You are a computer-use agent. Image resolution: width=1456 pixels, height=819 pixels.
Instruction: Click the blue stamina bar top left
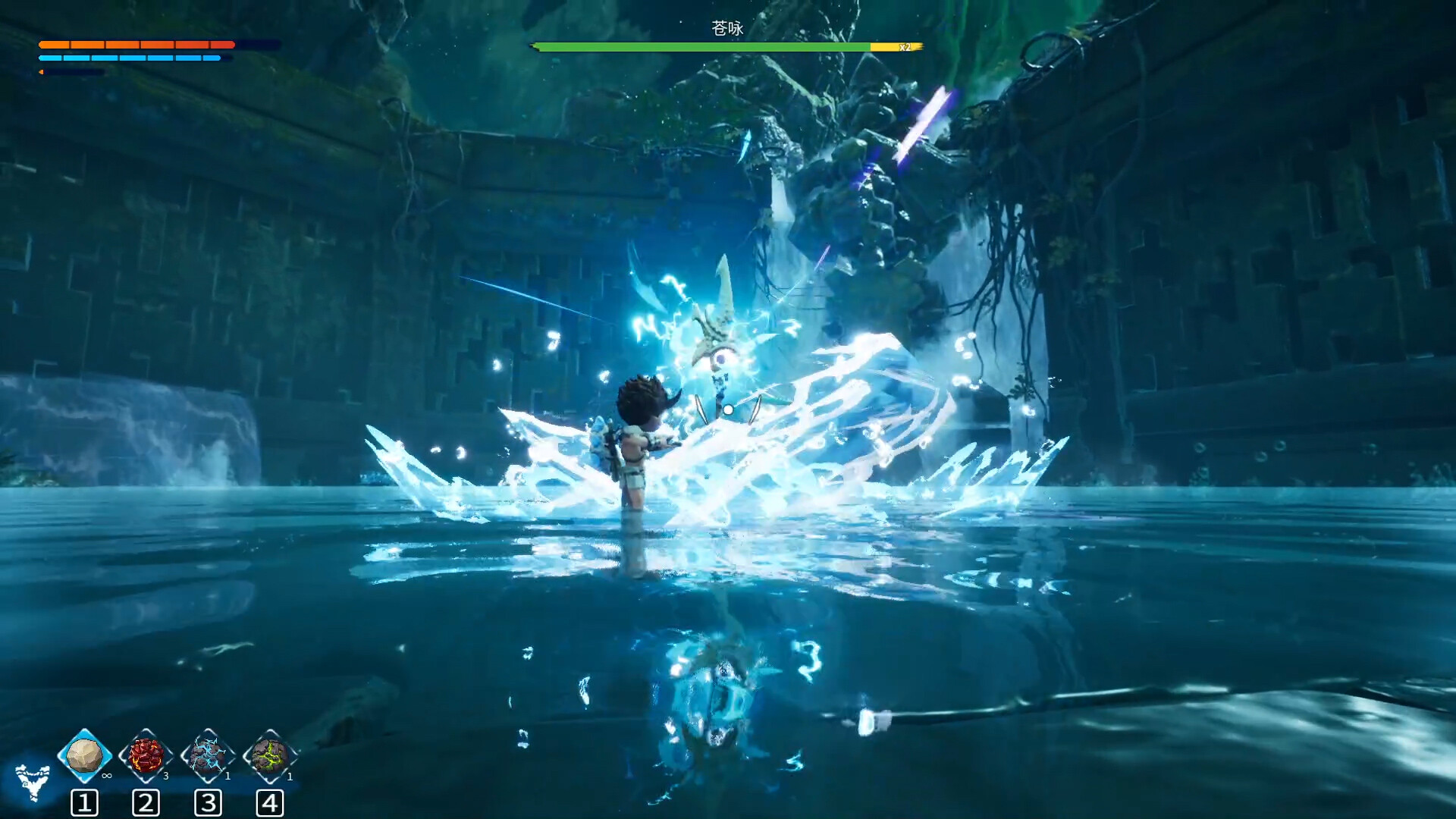click(129, 57)
